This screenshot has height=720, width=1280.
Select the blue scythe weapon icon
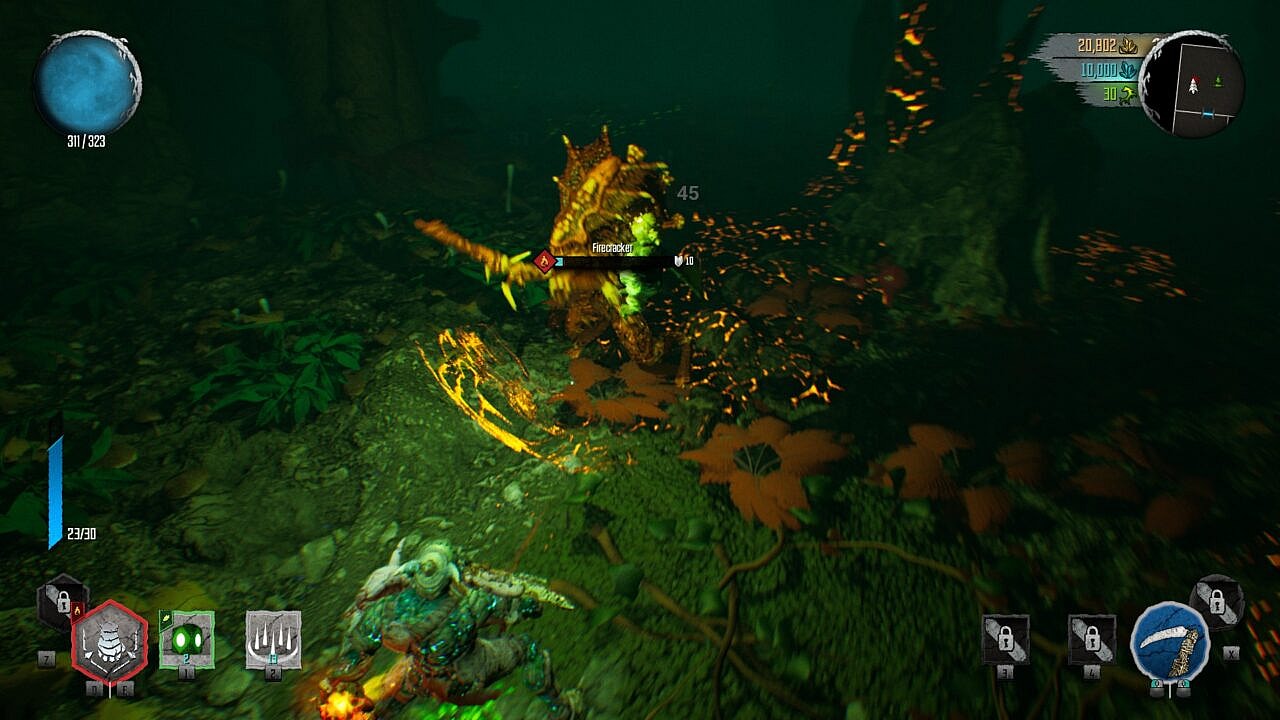[x=1169, y=641]
